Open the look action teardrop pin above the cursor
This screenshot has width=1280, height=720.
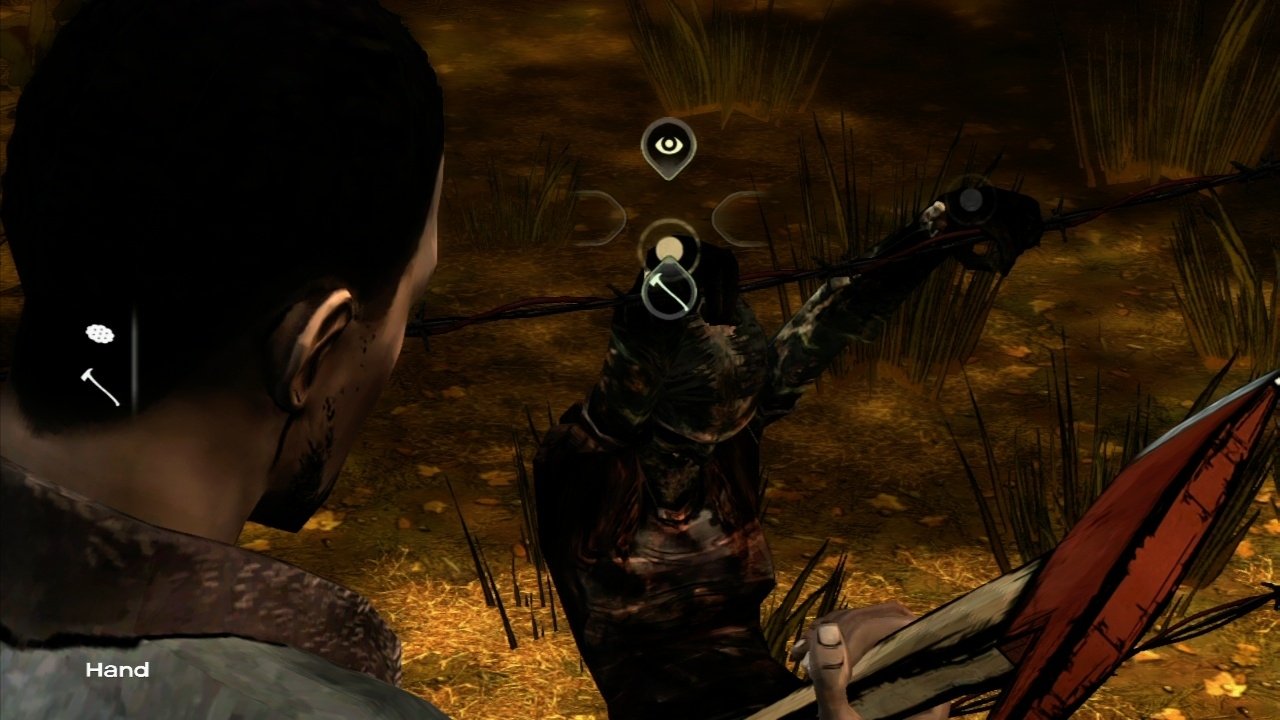[x=670, y=145]
